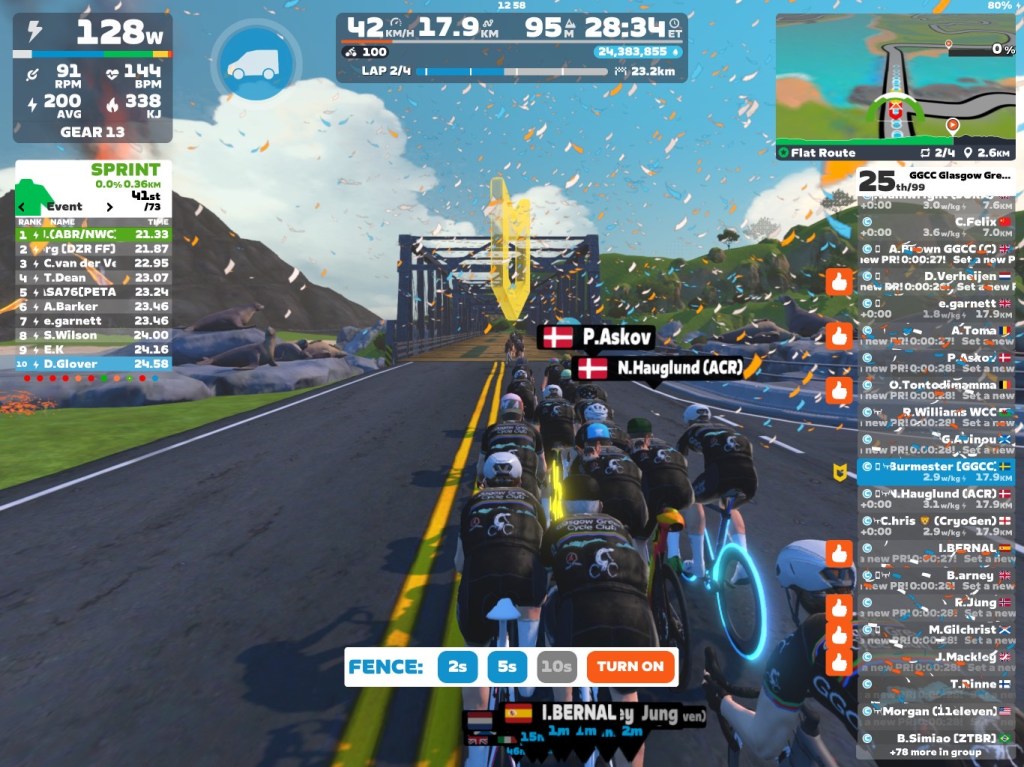
Task: Choose the 5s fence option
Action: coord(507,666)
